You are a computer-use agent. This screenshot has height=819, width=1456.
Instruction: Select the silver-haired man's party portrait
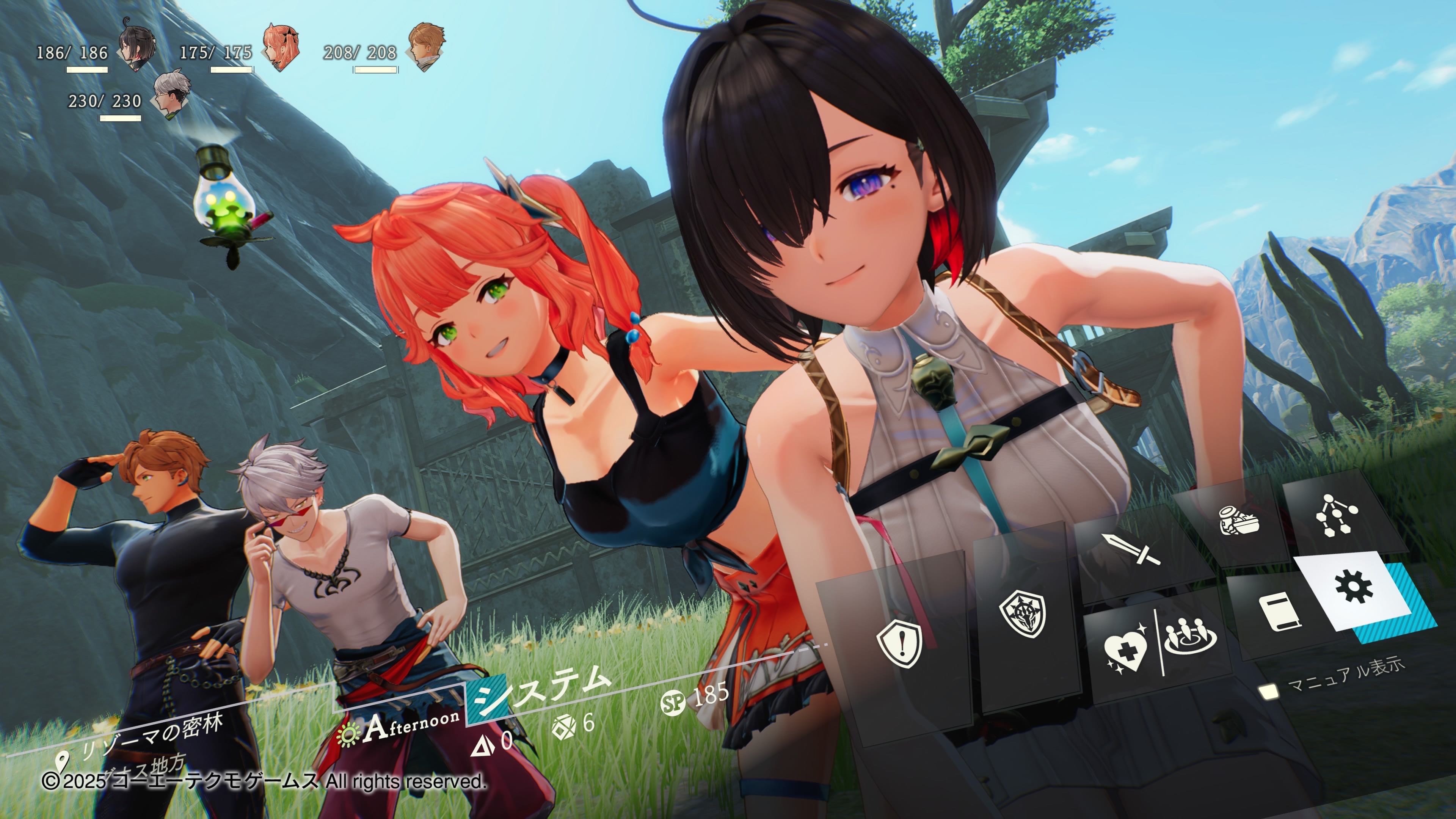tap(171, 94)
